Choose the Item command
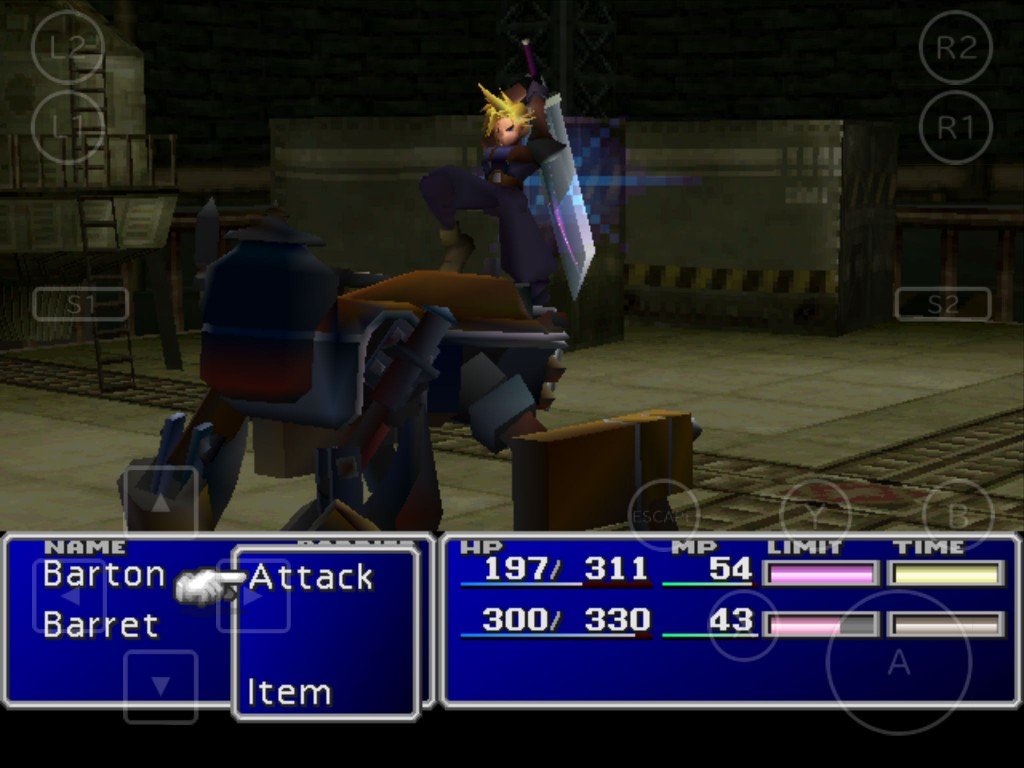This screenshot has height=768, width=1024. click(x=289, y=692)
